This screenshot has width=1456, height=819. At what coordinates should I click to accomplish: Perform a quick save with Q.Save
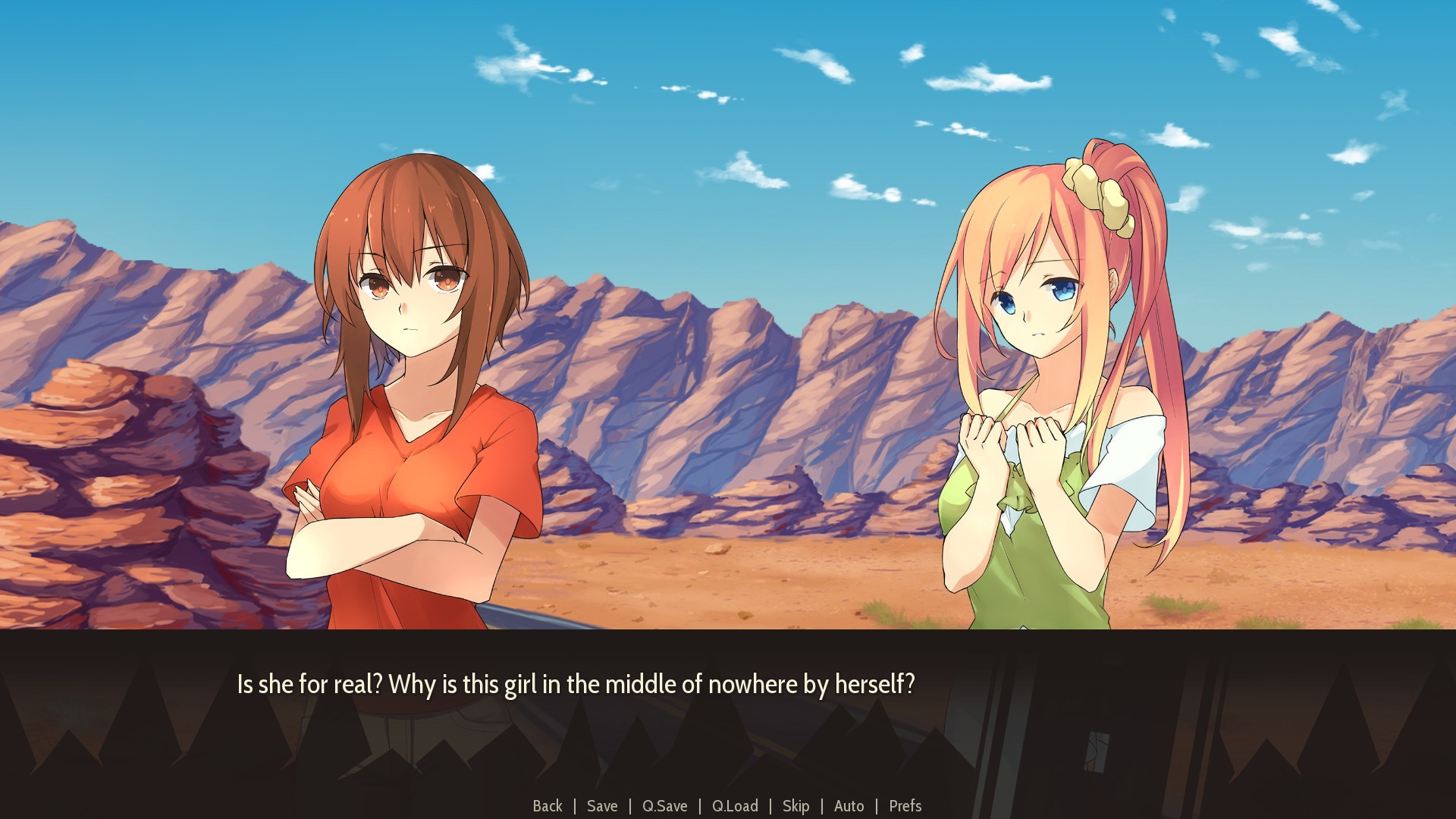coord(664,806)
